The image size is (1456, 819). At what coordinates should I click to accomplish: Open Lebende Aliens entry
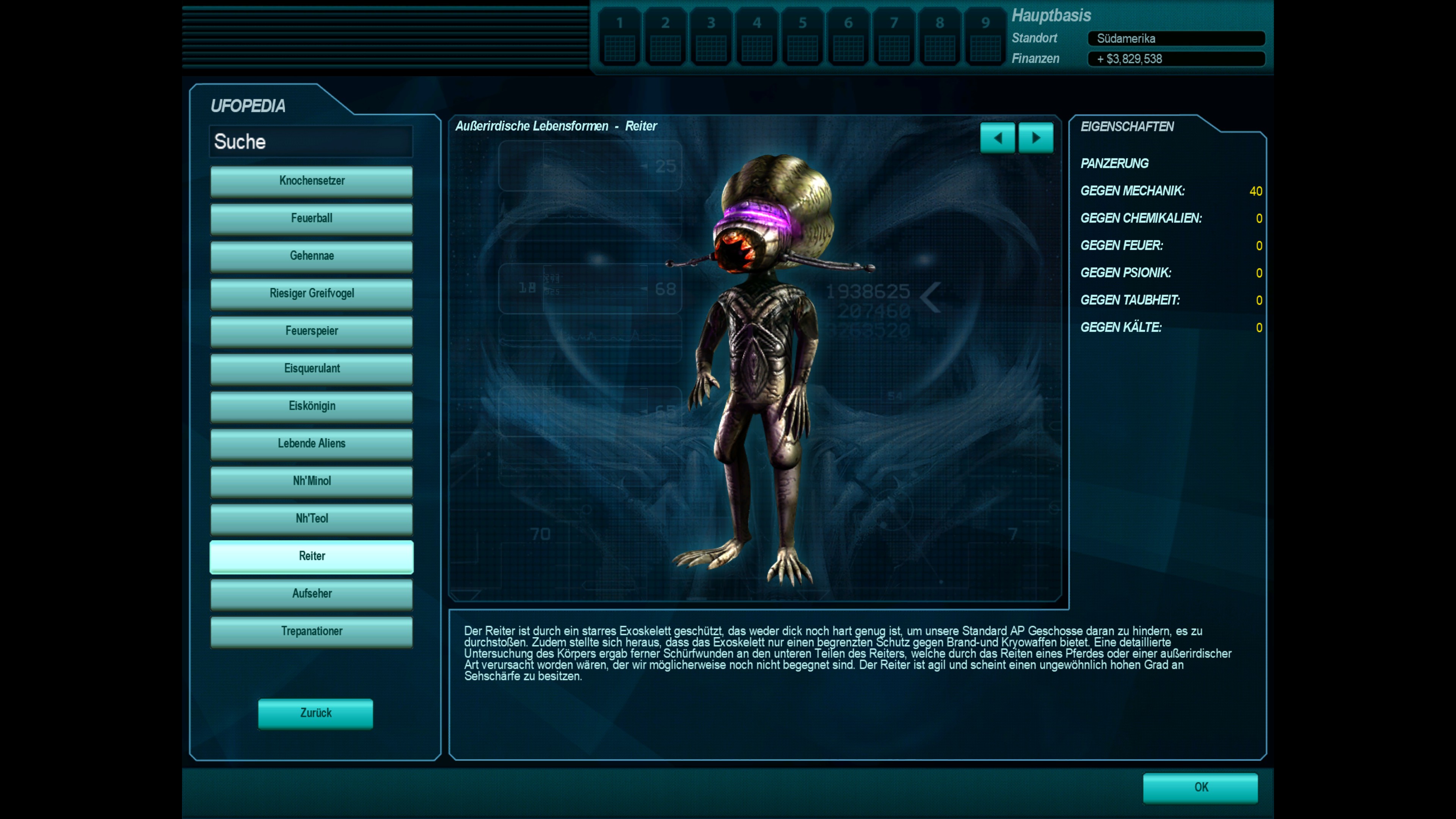[311, 444]
